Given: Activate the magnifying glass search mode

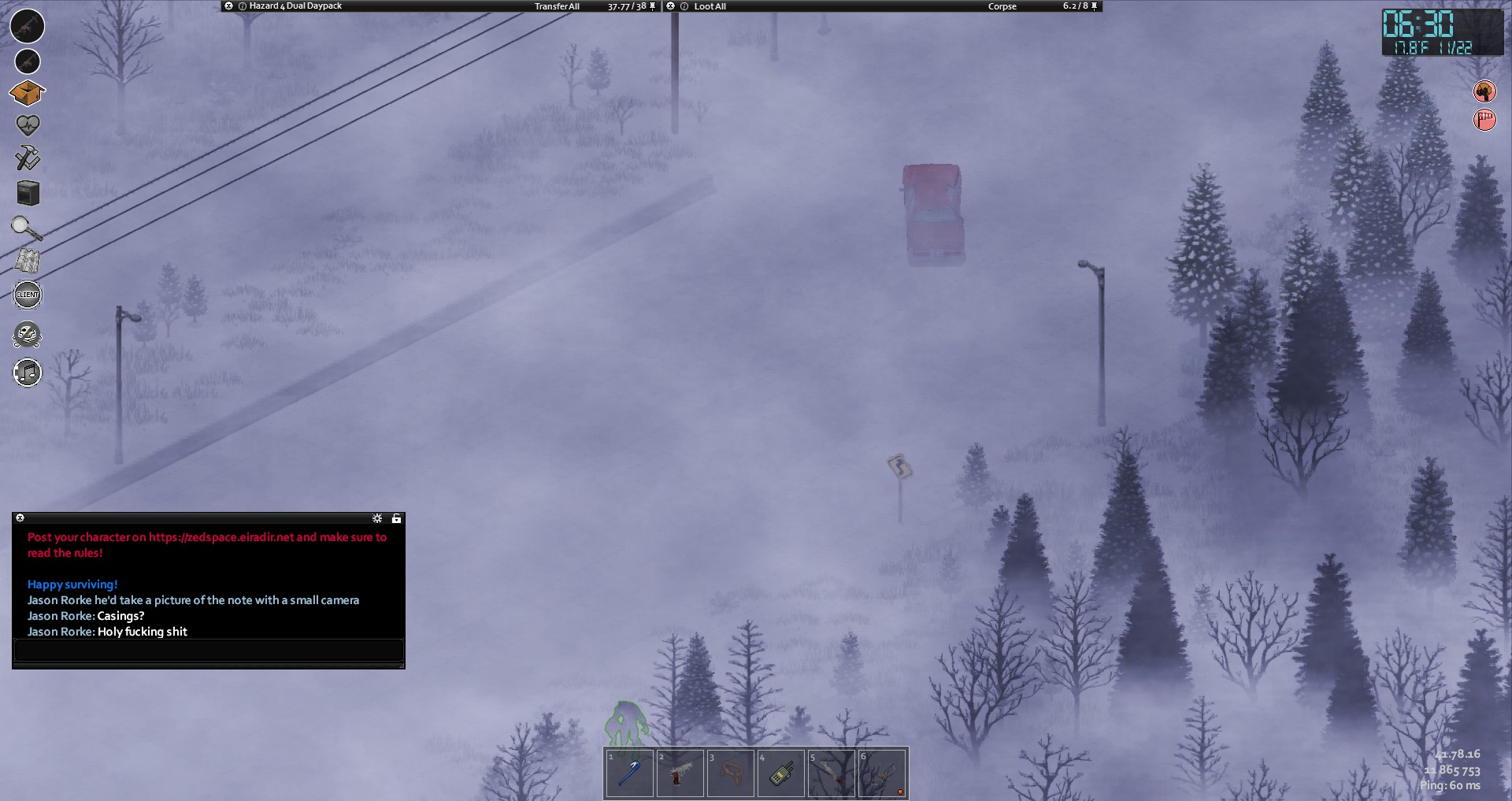Looking at the screenshot, I should (x=26, y=228).
